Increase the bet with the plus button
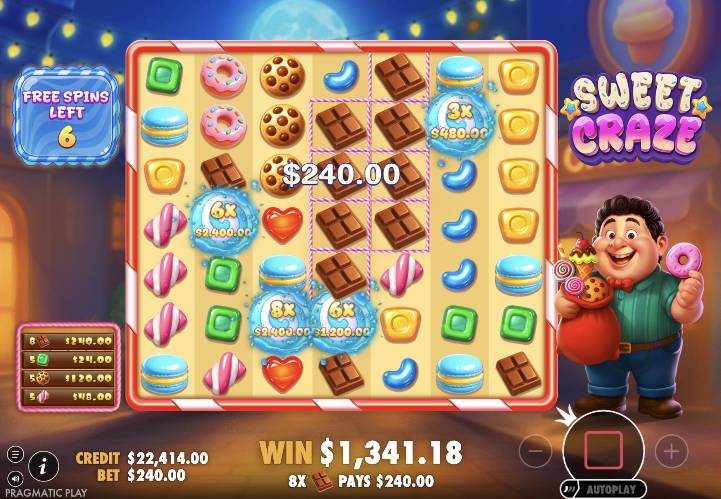The width and height of the screenshot is (721, 499). coord(670,452)
